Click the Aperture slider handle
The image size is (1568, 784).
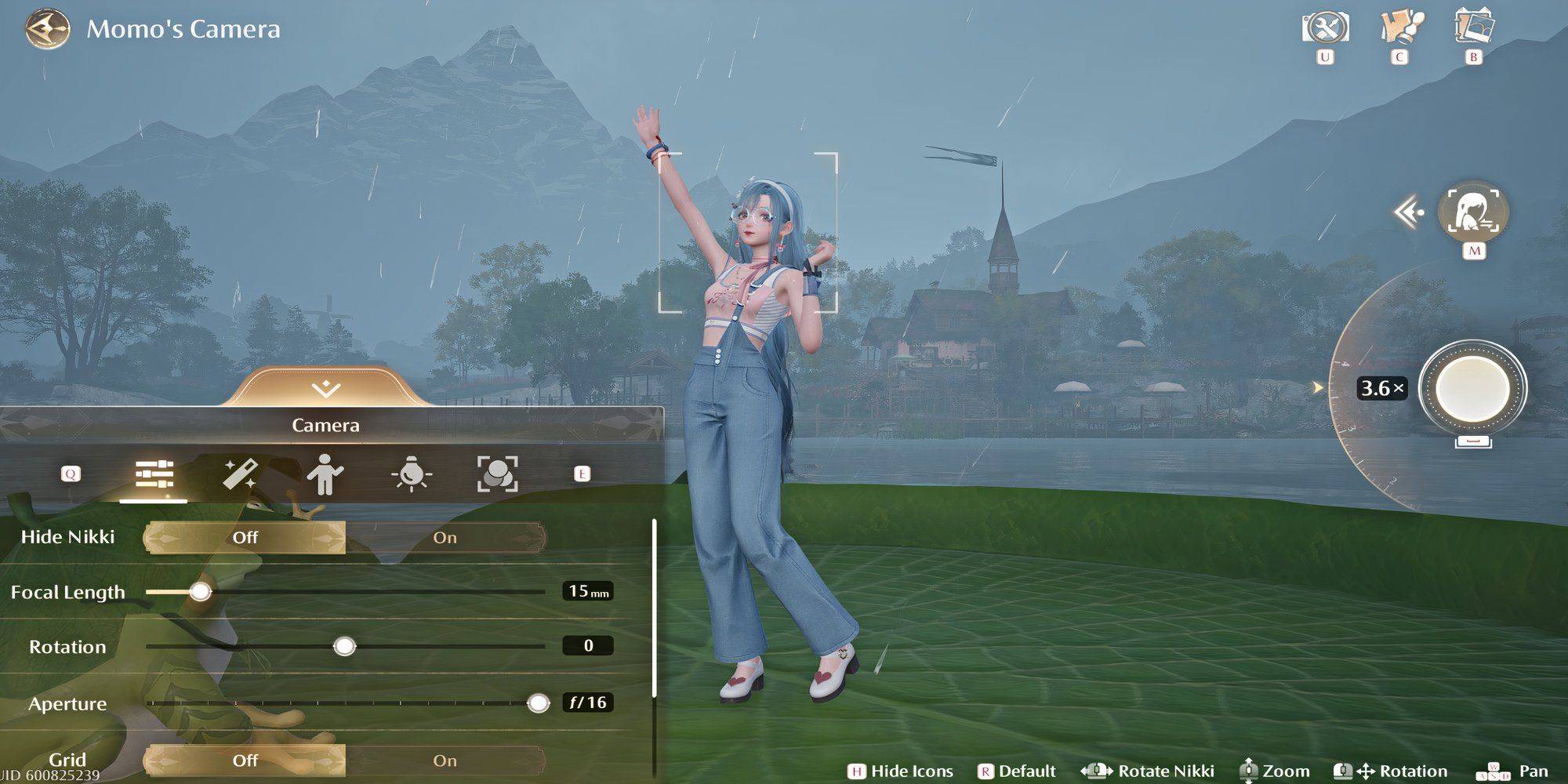tap(538, 702)
